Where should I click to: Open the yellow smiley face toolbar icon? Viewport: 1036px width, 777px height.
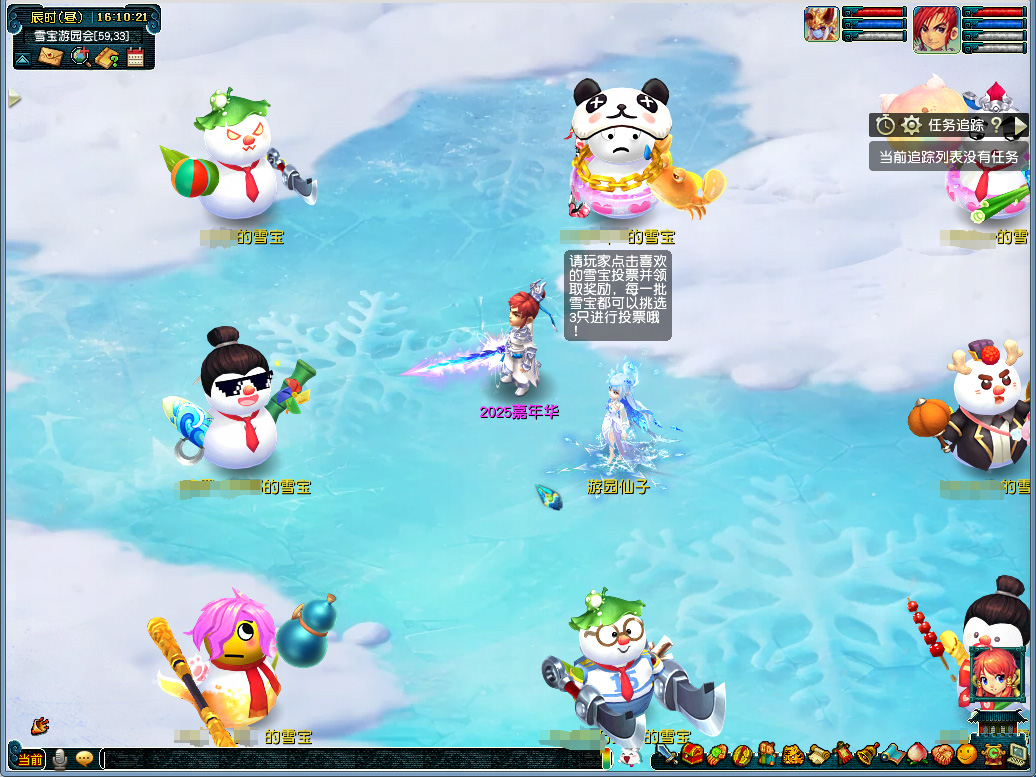point(966,755)
